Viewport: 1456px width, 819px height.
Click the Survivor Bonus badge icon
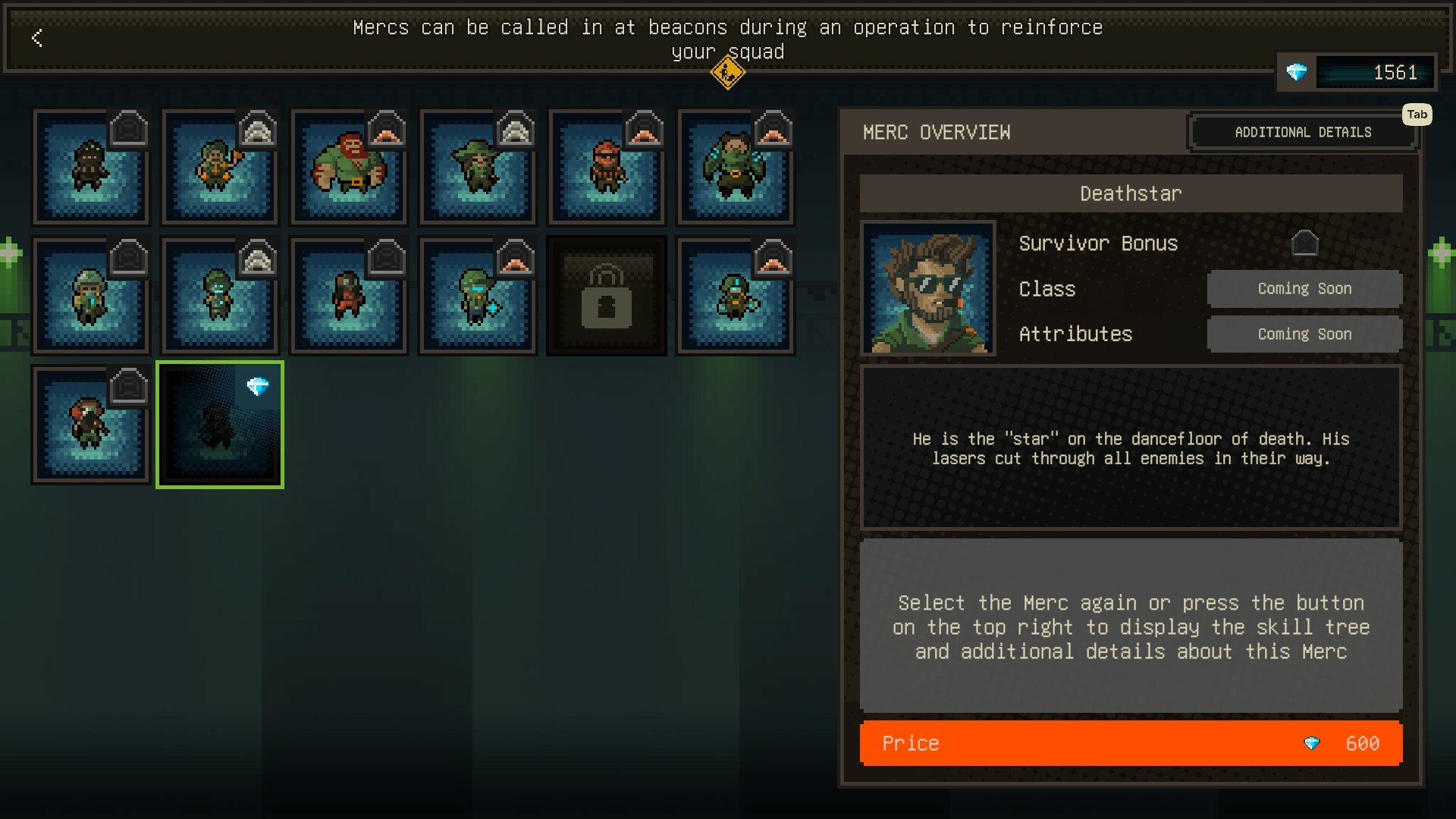coord(1304,243)
